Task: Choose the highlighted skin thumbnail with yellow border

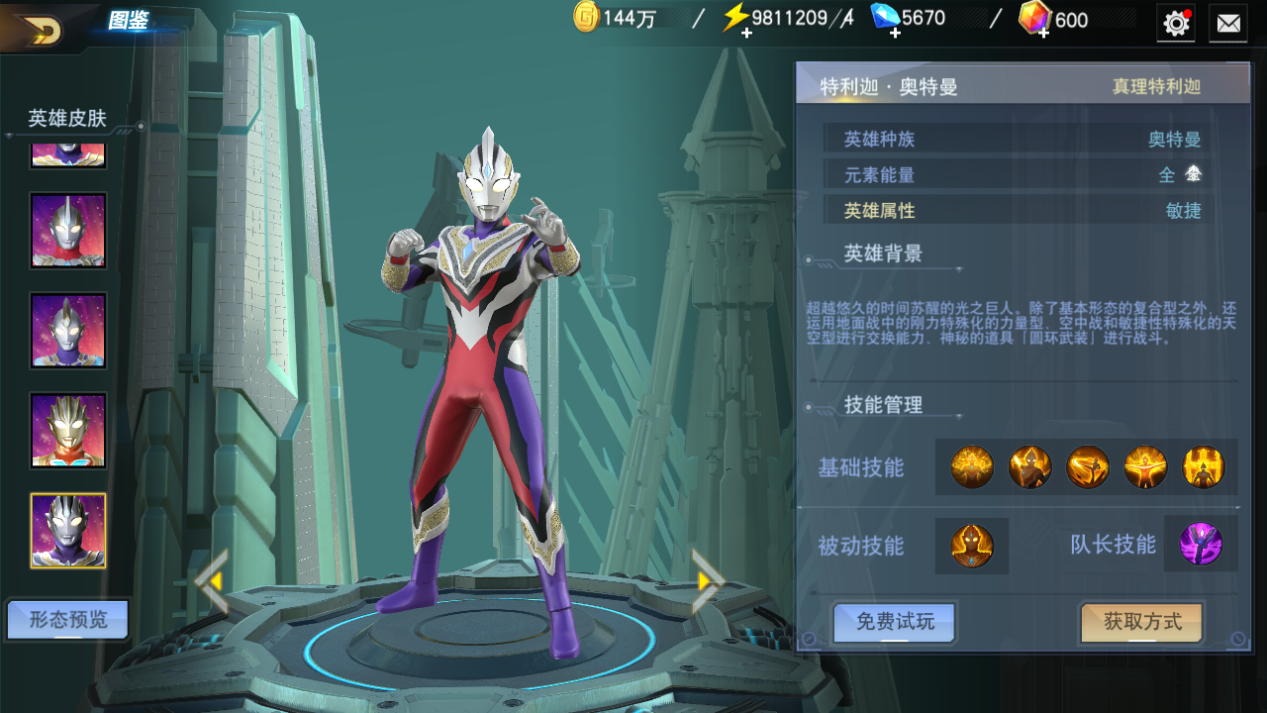Action: pyautogui.click(x=68, y=530)
